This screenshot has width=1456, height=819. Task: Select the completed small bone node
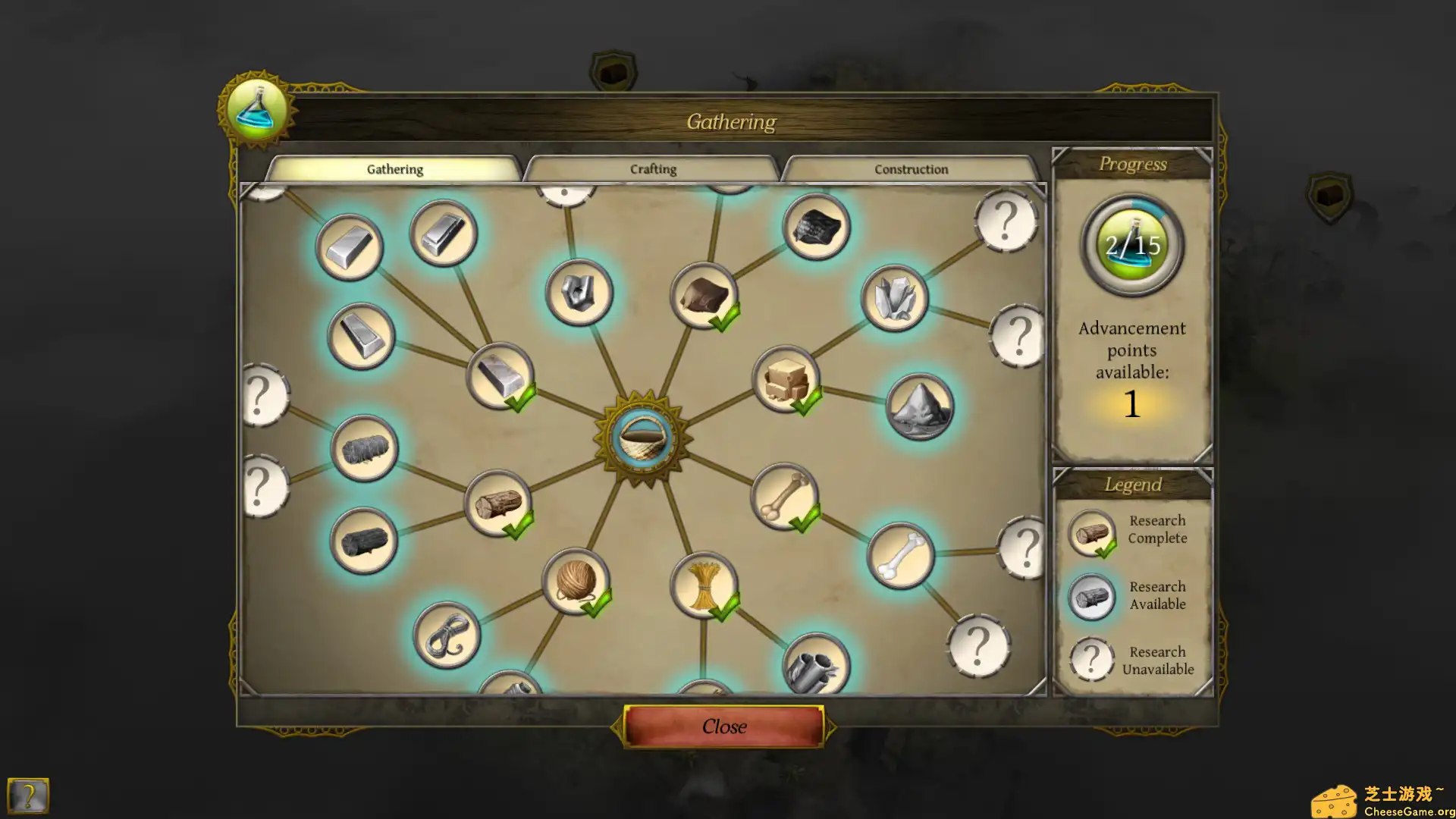point(784,497)
